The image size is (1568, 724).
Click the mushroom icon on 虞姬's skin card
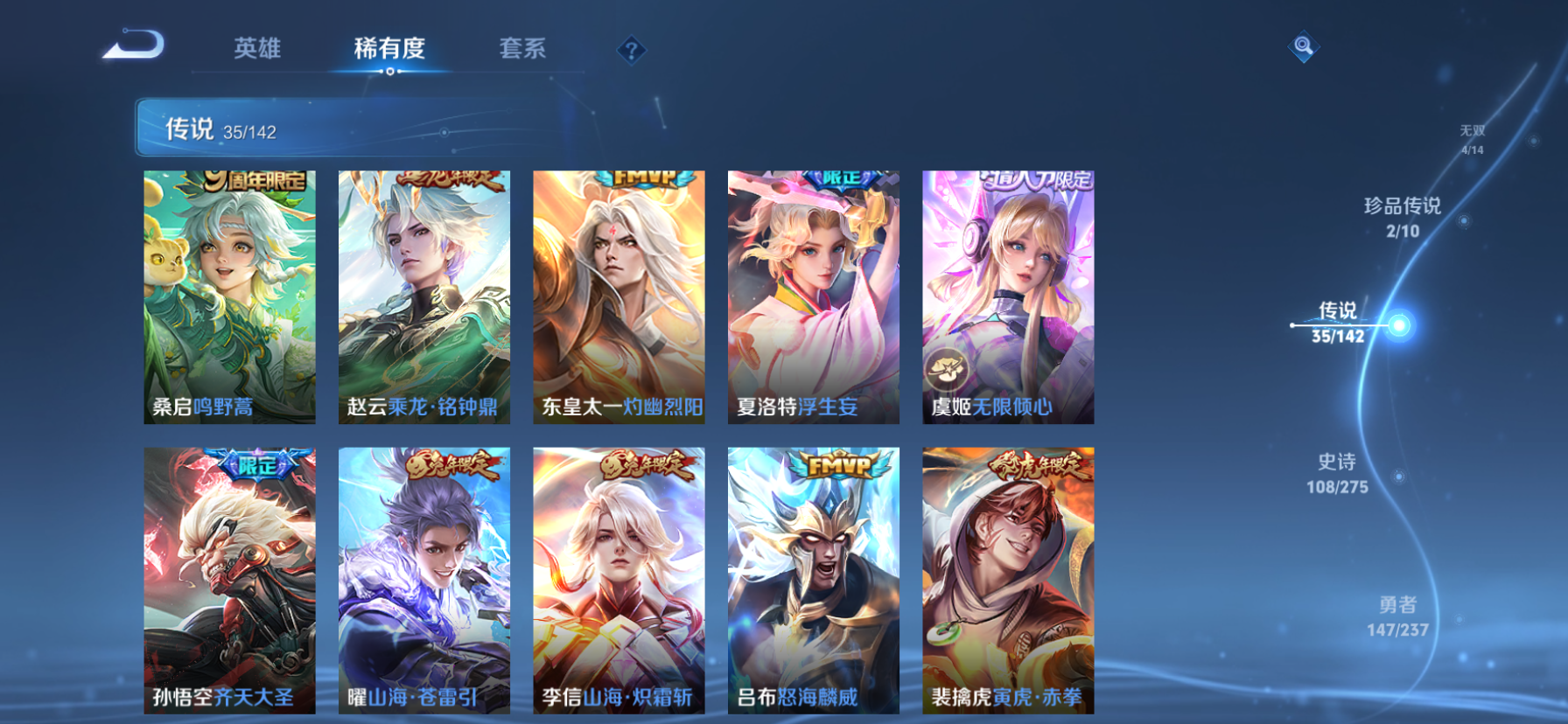948,367
